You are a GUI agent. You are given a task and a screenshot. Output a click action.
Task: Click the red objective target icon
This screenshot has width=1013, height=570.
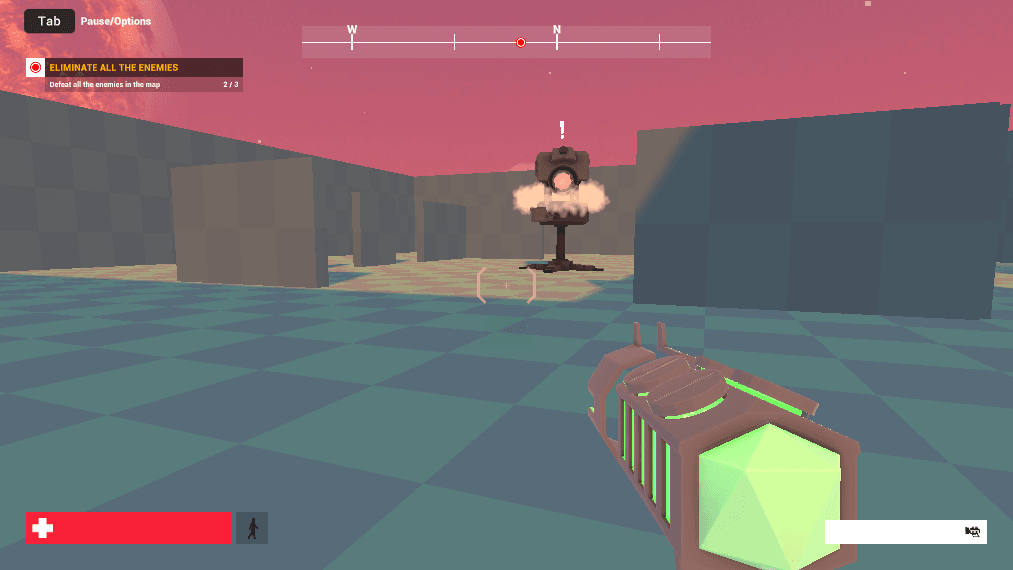[36, 68]
